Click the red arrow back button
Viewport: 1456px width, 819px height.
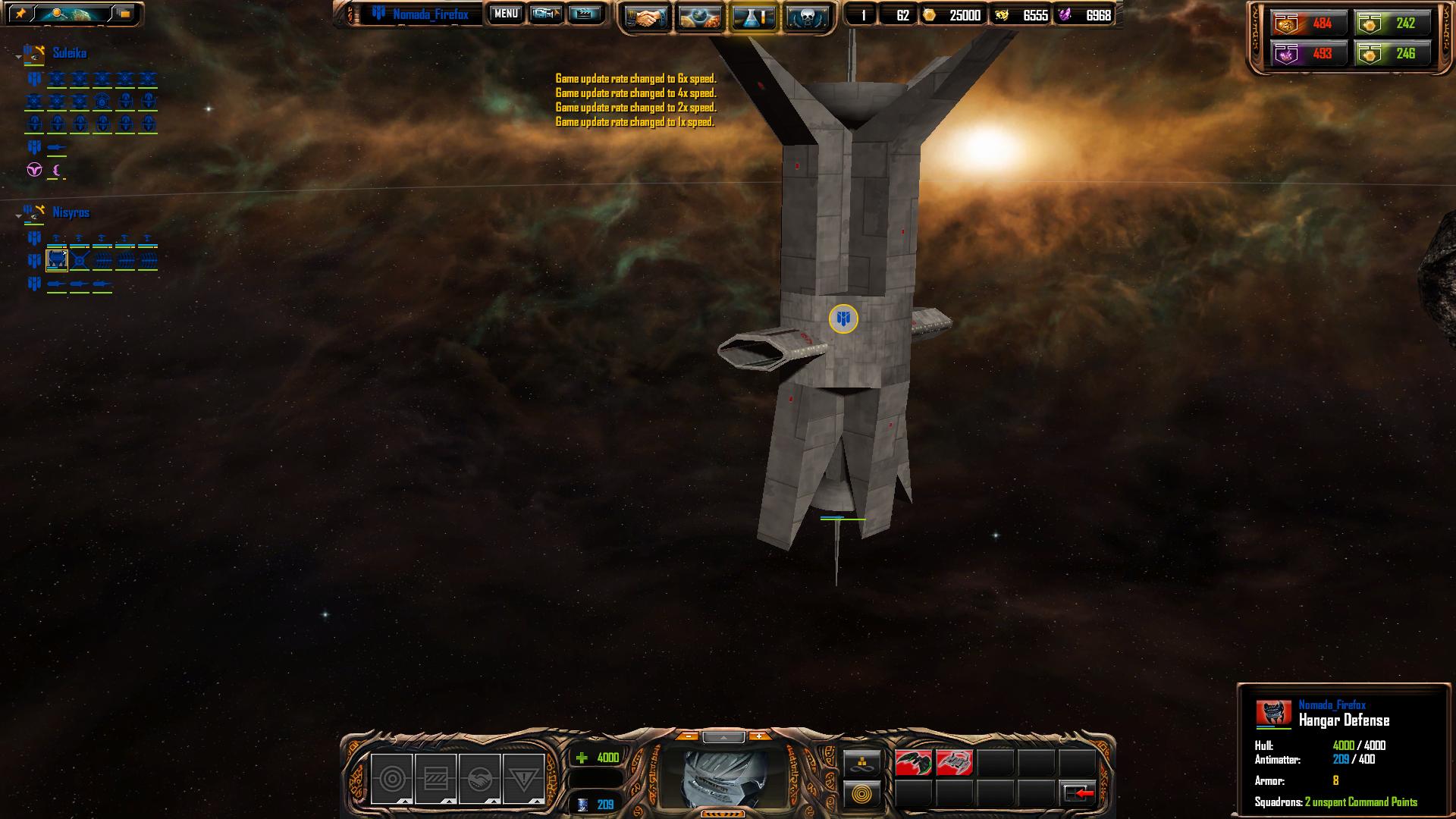(1078, 793)
